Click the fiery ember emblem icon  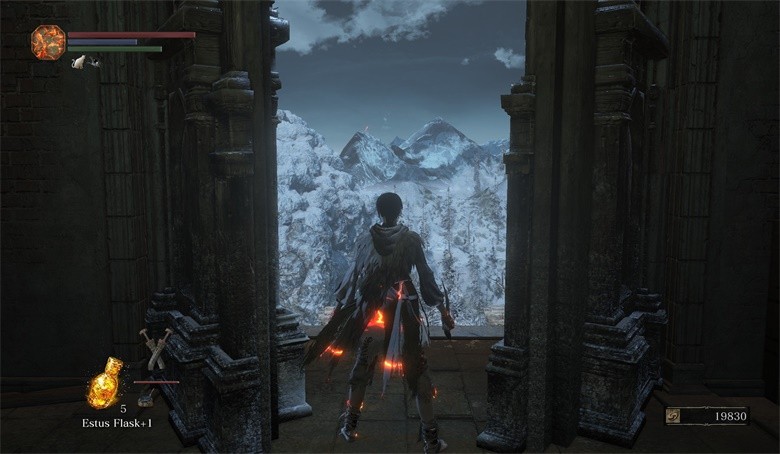click(47, 42)
